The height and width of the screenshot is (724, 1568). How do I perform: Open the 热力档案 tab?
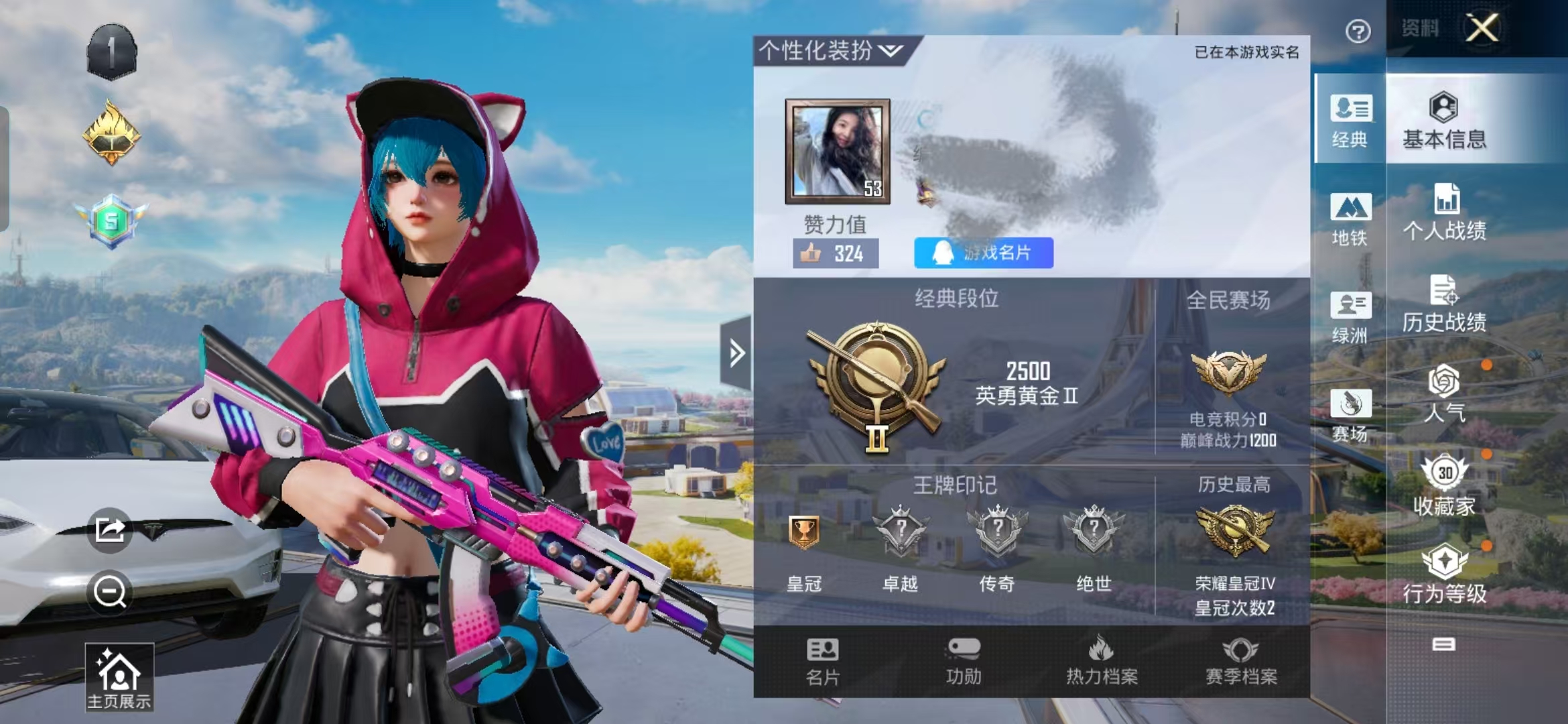(x=1102, y=662)
